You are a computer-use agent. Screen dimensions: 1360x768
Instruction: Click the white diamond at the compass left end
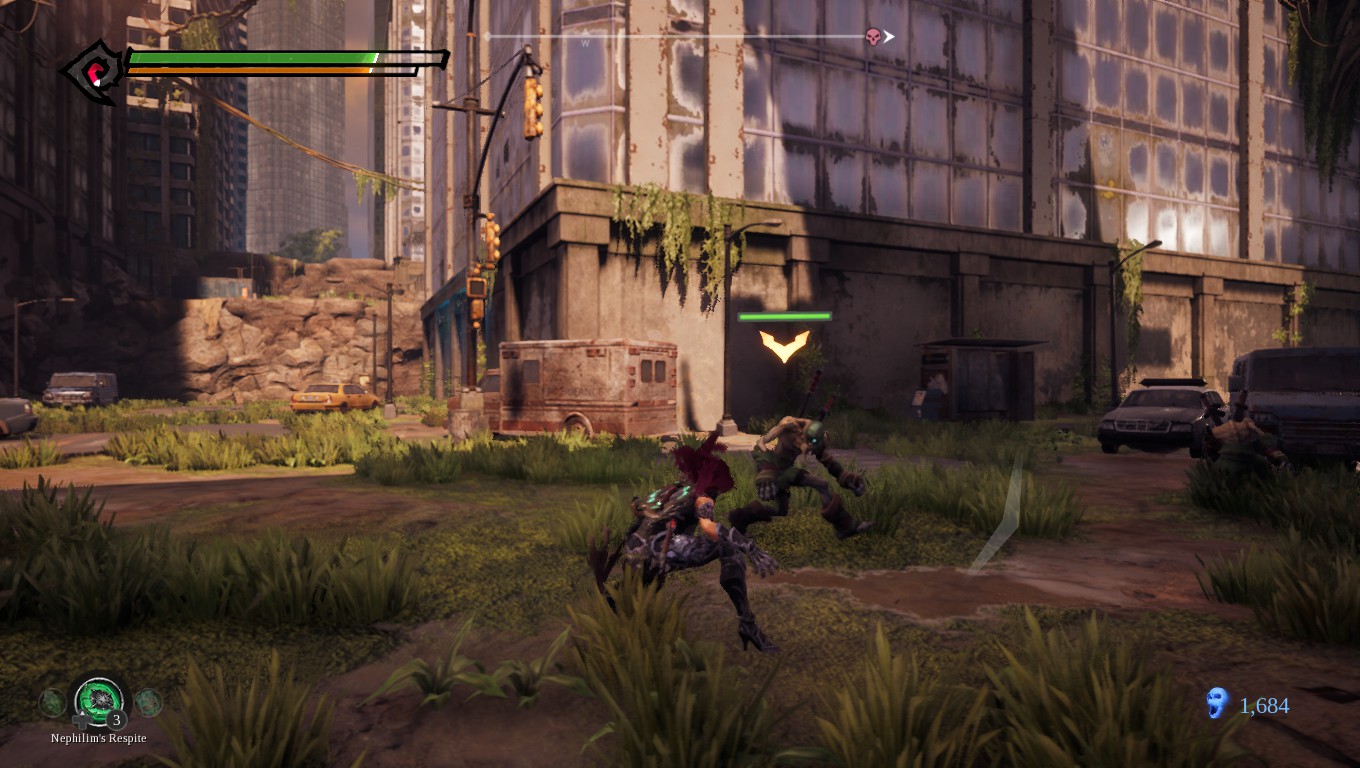(x=488, y=35)
